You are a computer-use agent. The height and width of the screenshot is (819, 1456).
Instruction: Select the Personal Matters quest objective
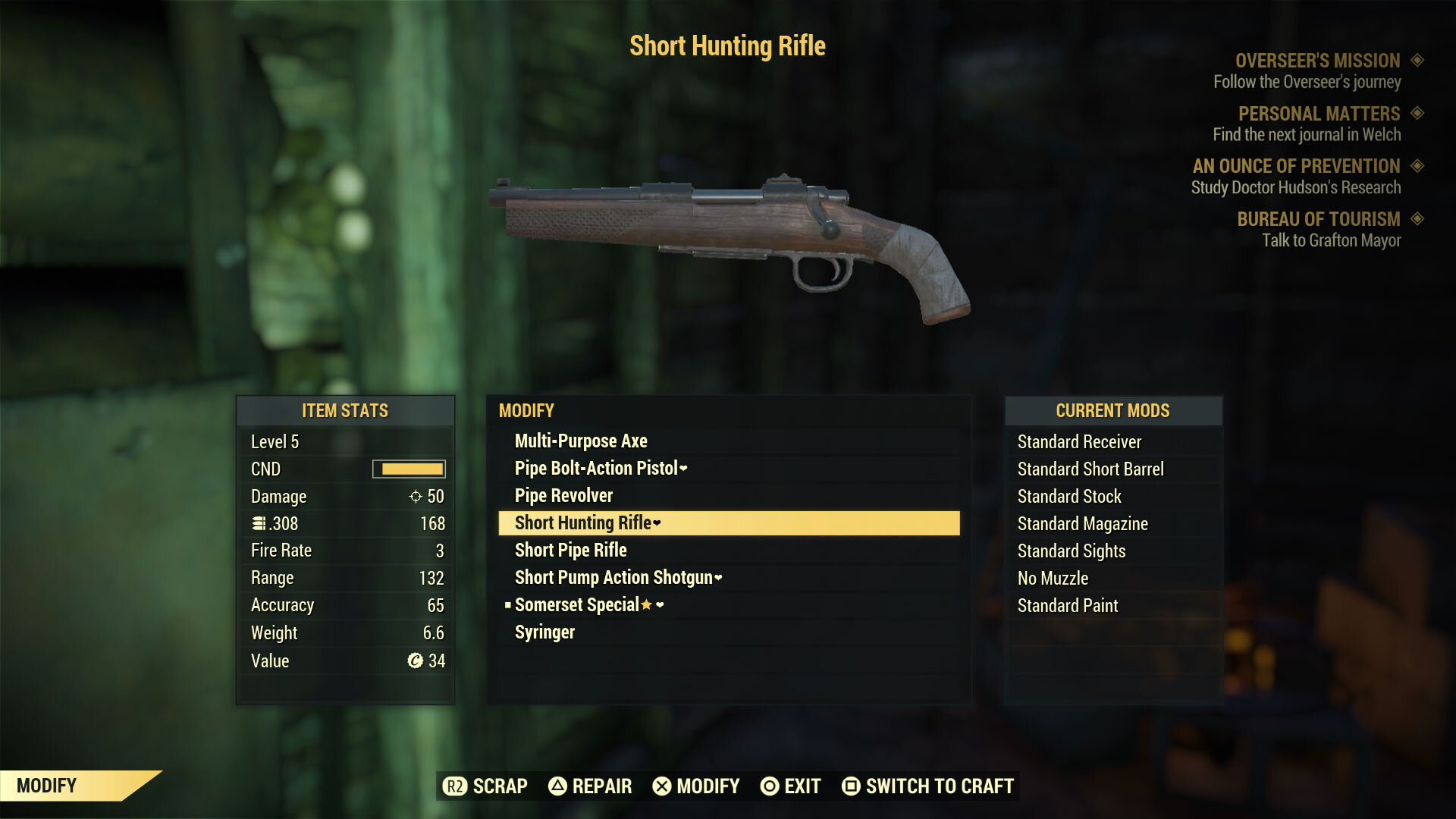(x=1319, y=114)
